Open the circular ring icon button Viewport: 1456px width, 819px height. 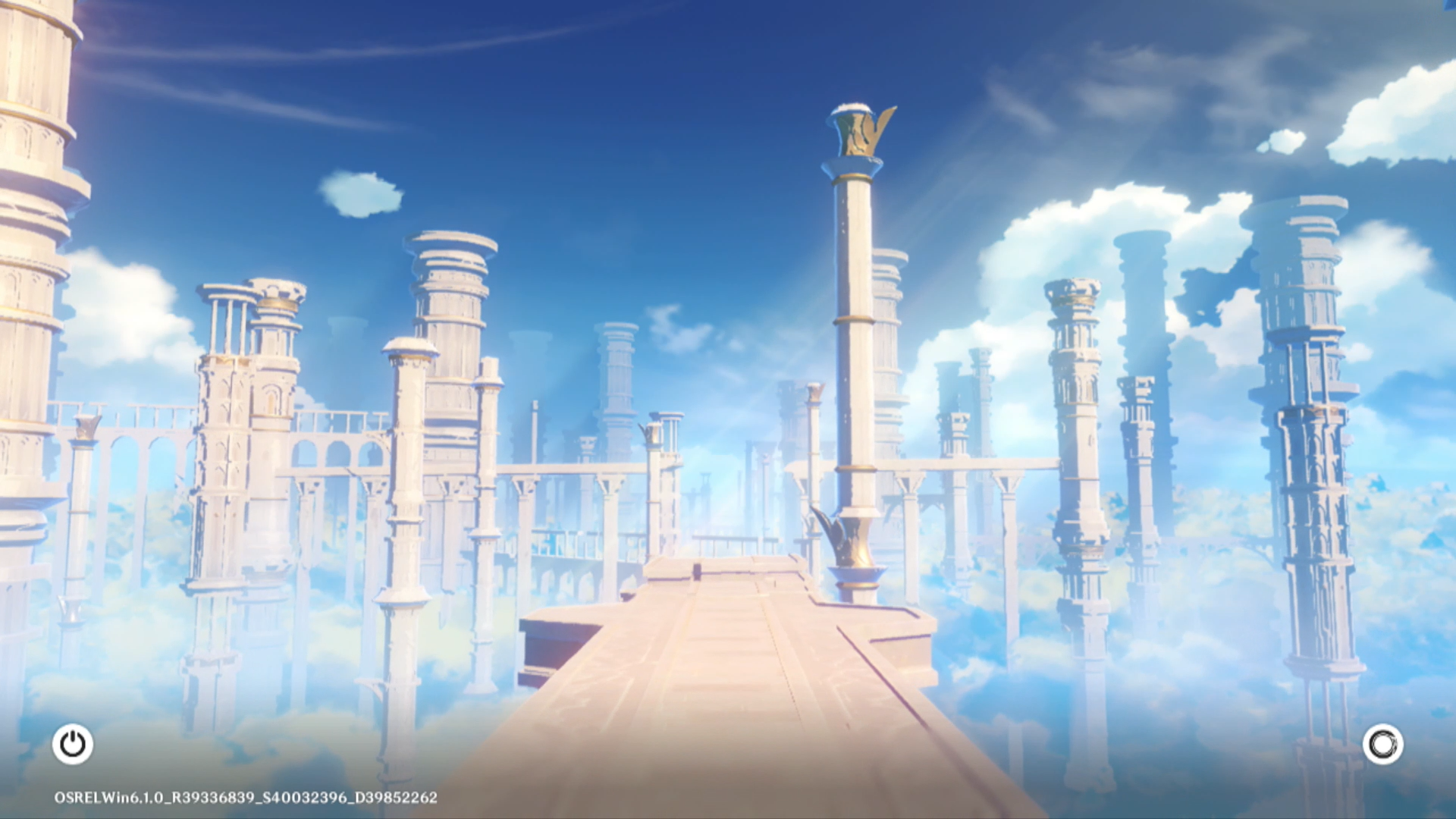(1382, 744)
